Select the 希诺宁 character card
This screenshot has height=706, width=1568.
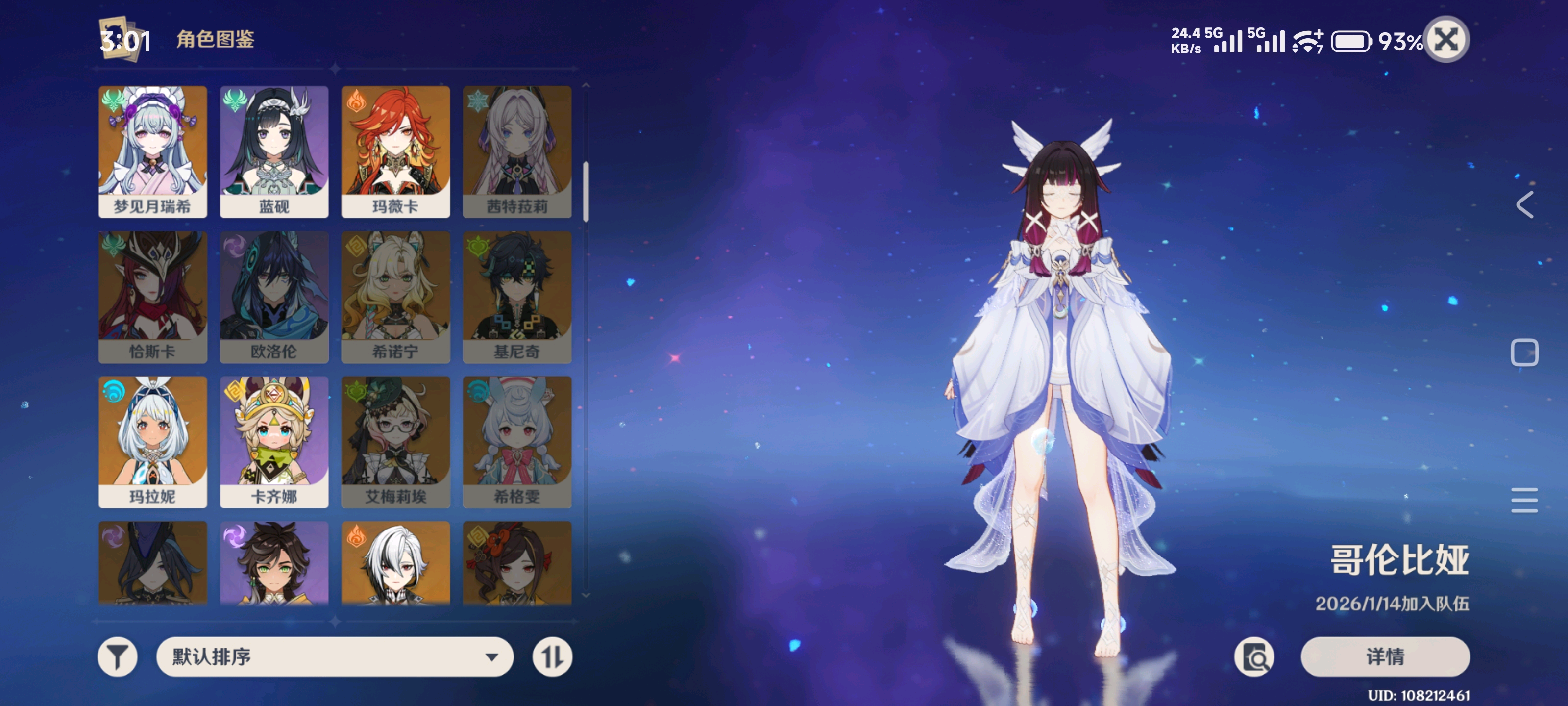395,297
